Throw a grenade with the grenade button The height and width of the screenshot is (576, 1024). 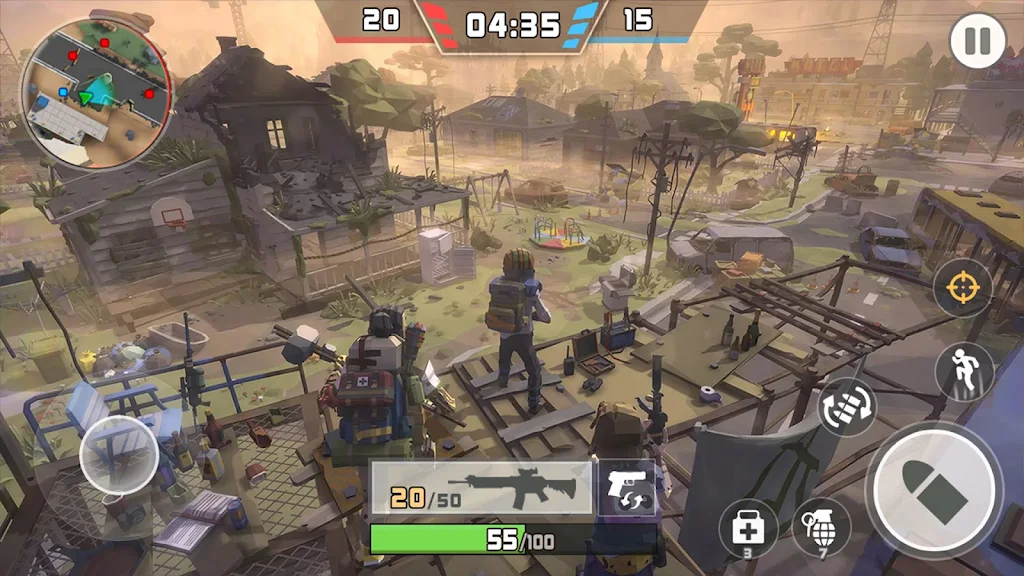(821, 527)
